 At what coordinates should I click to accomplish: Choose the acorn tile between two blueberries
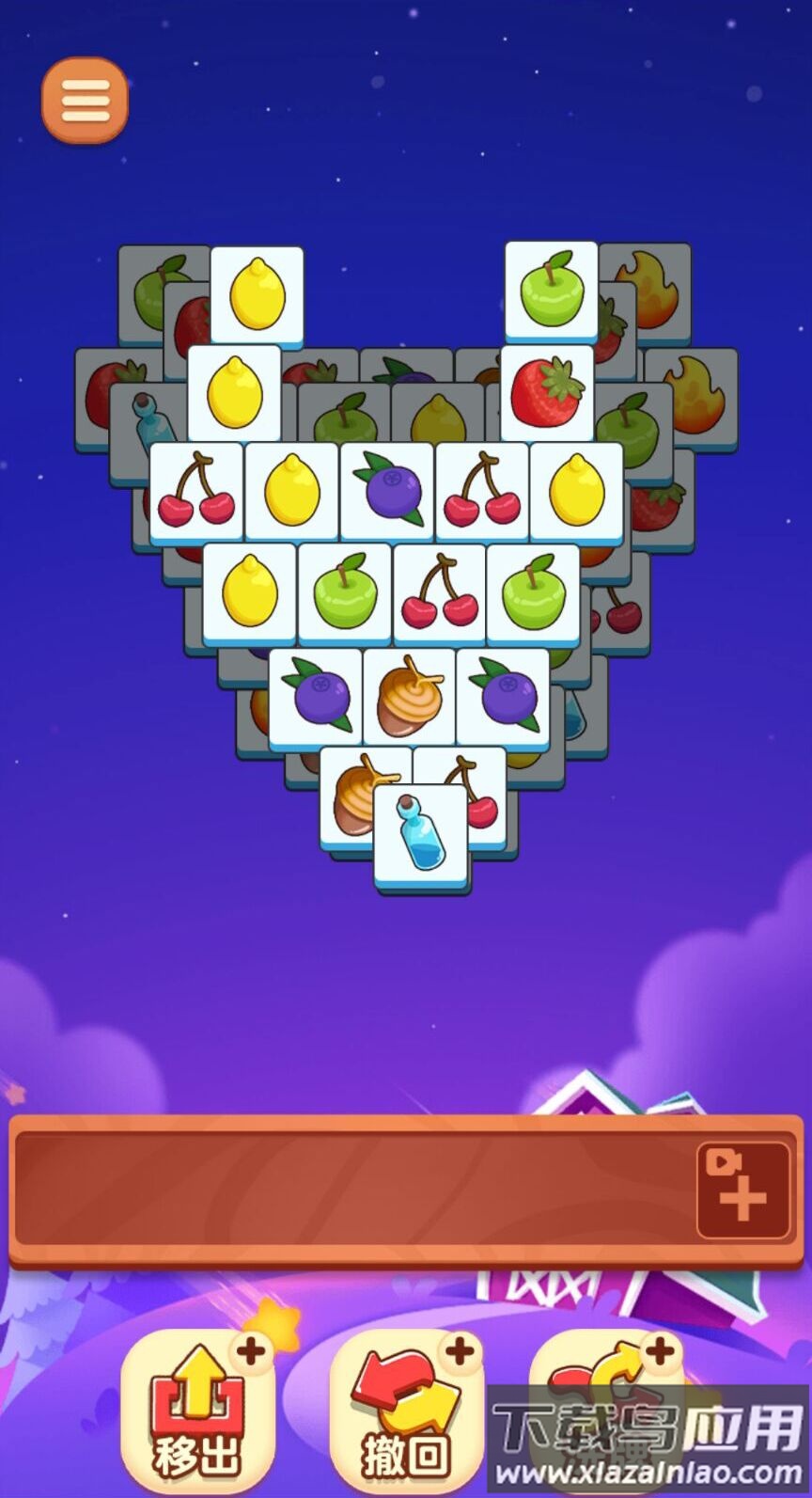pos(410,697)
